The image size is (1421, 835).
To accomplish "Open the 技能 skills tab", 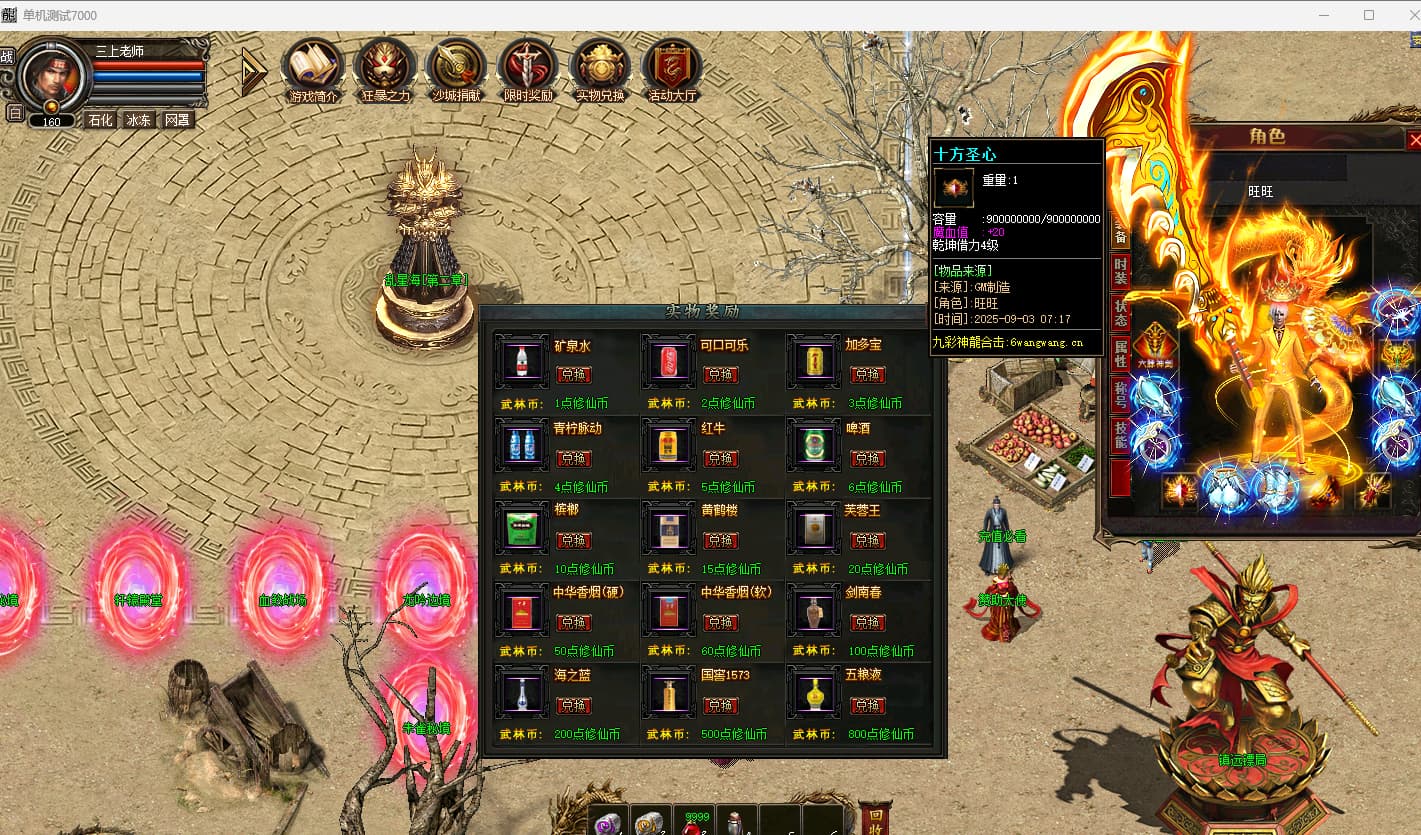I will click(x=1121, y=434).
